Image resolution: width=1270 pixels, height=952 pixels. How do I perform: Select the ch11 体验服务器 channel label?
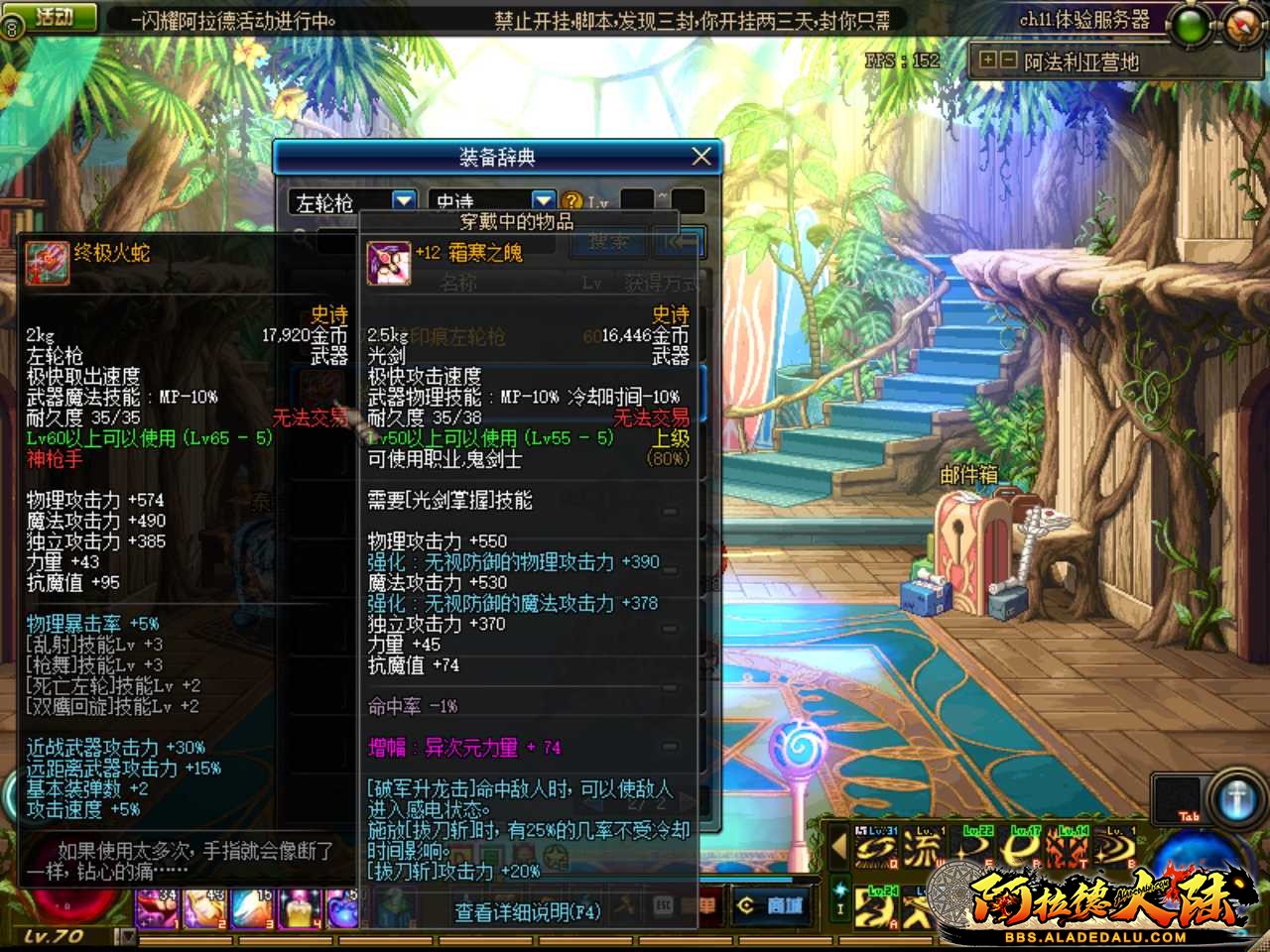tap(1083, 19)
